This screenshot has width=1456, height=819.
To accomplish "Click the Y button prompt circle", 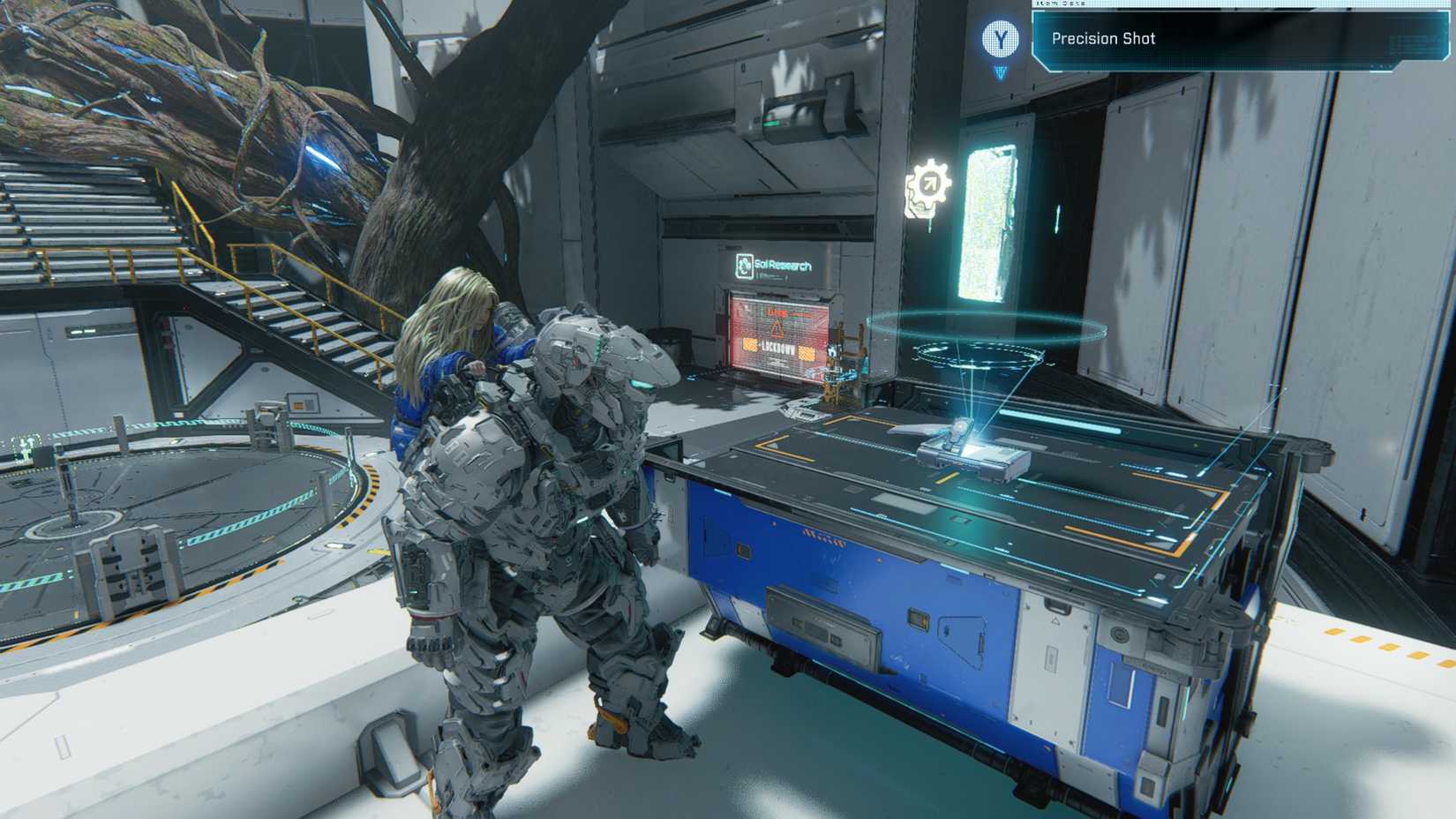I will (1002, 38).
